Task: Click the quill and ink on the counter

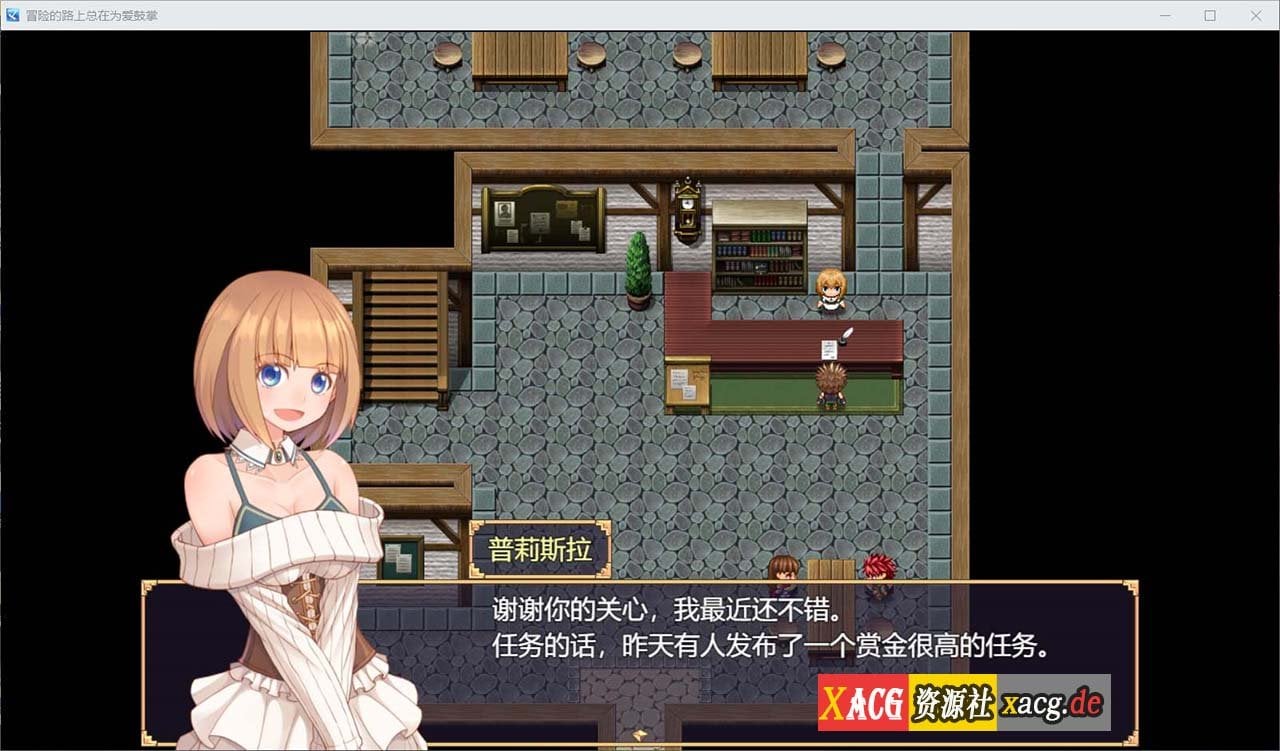Action: [843, 335]
